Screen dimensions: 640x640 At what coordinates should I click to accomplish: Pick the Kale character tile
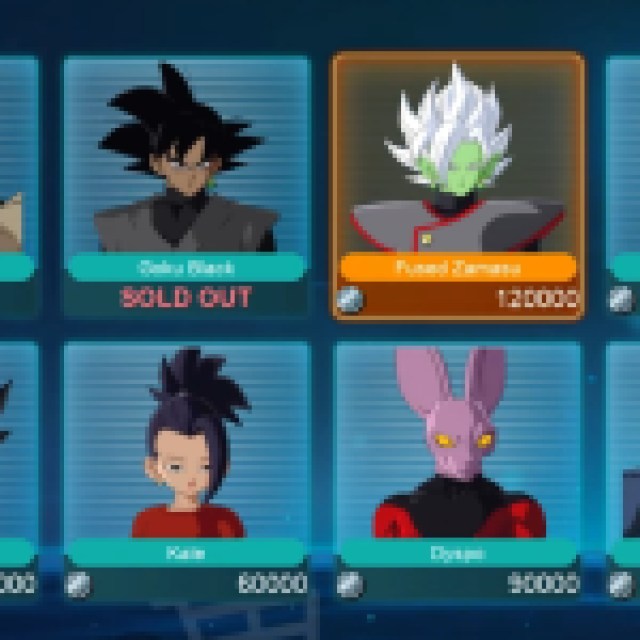pyautogui.click(x=186, y=468)
